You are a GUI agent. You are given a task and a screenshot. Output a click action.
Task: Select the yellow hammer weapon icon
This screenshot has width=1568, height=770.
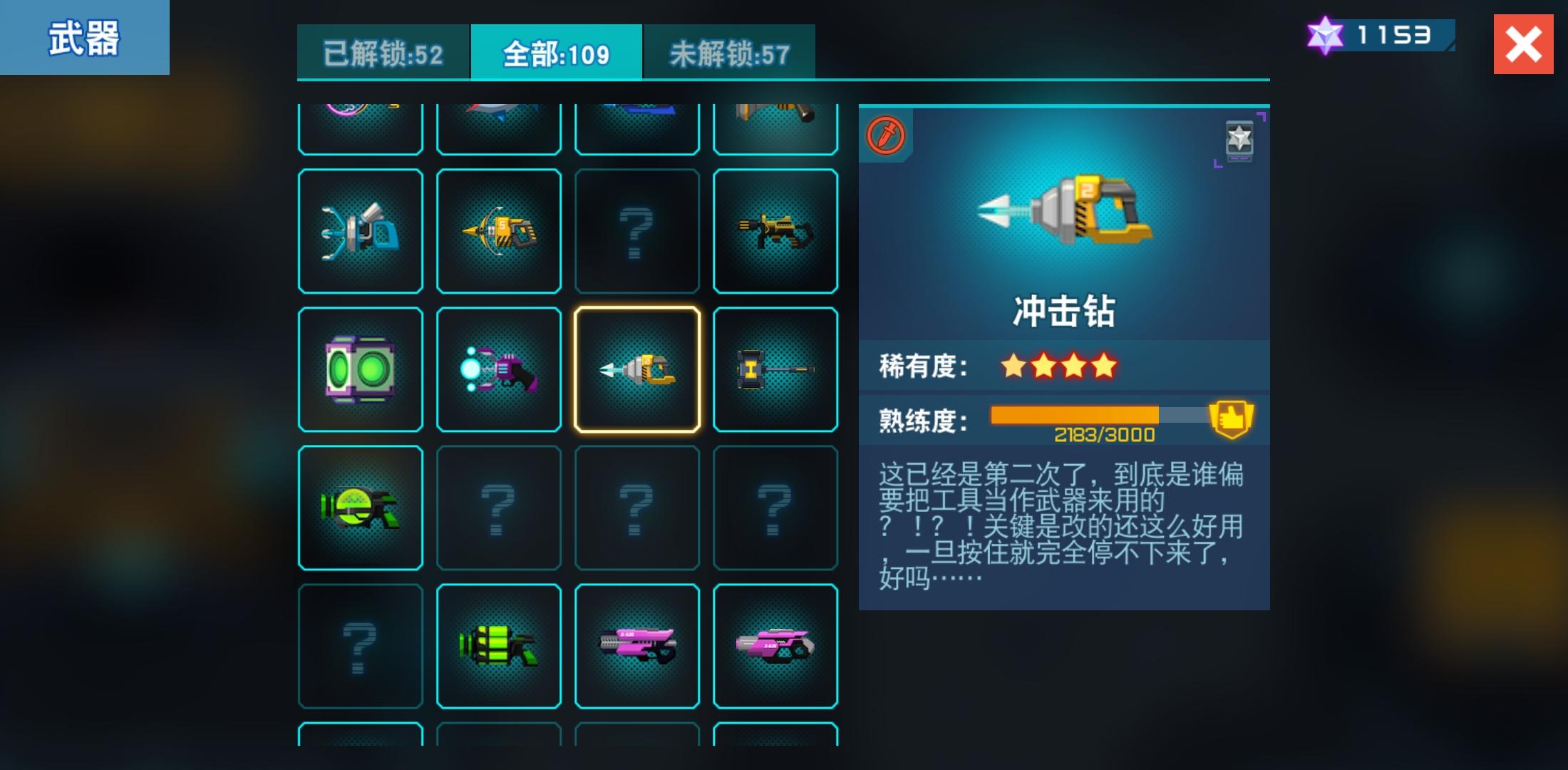[x=775, y=369]
